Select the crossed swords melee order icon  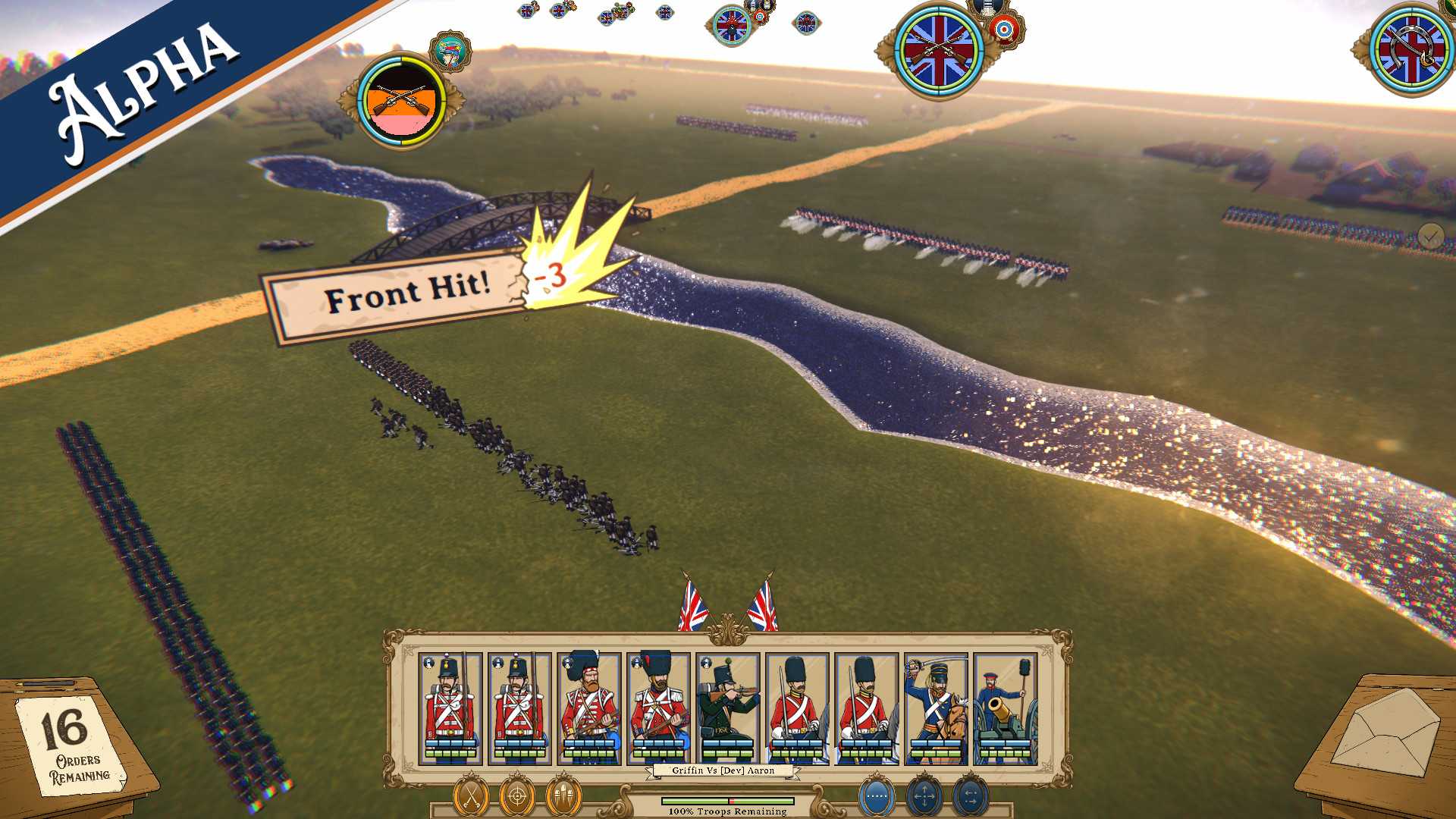(x=471, y=796)
